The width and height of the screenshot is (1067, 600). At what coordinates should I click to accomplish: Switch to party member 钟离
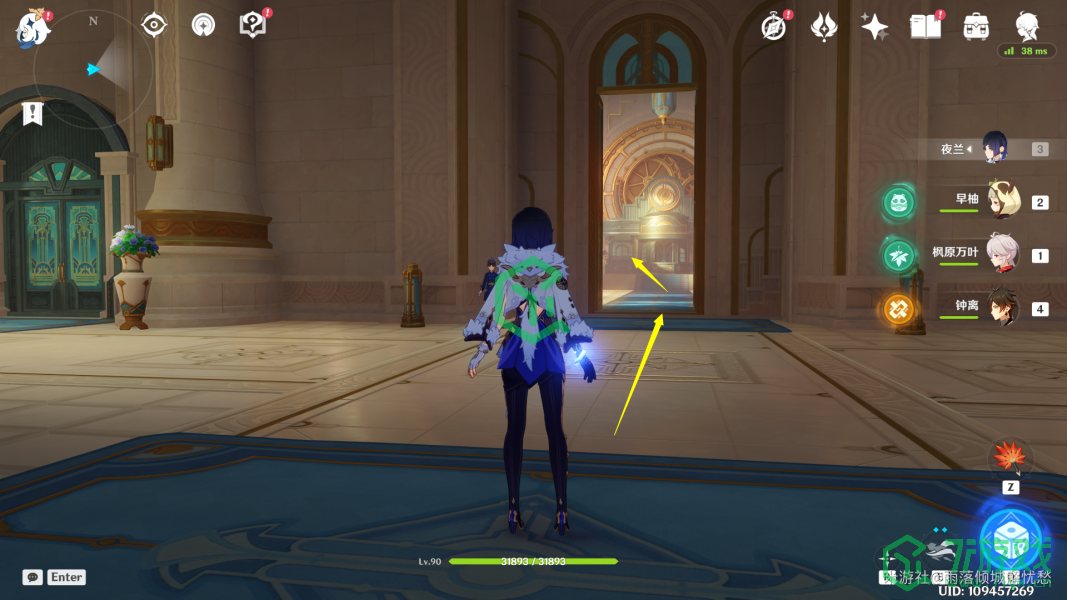pos(1001,308)
